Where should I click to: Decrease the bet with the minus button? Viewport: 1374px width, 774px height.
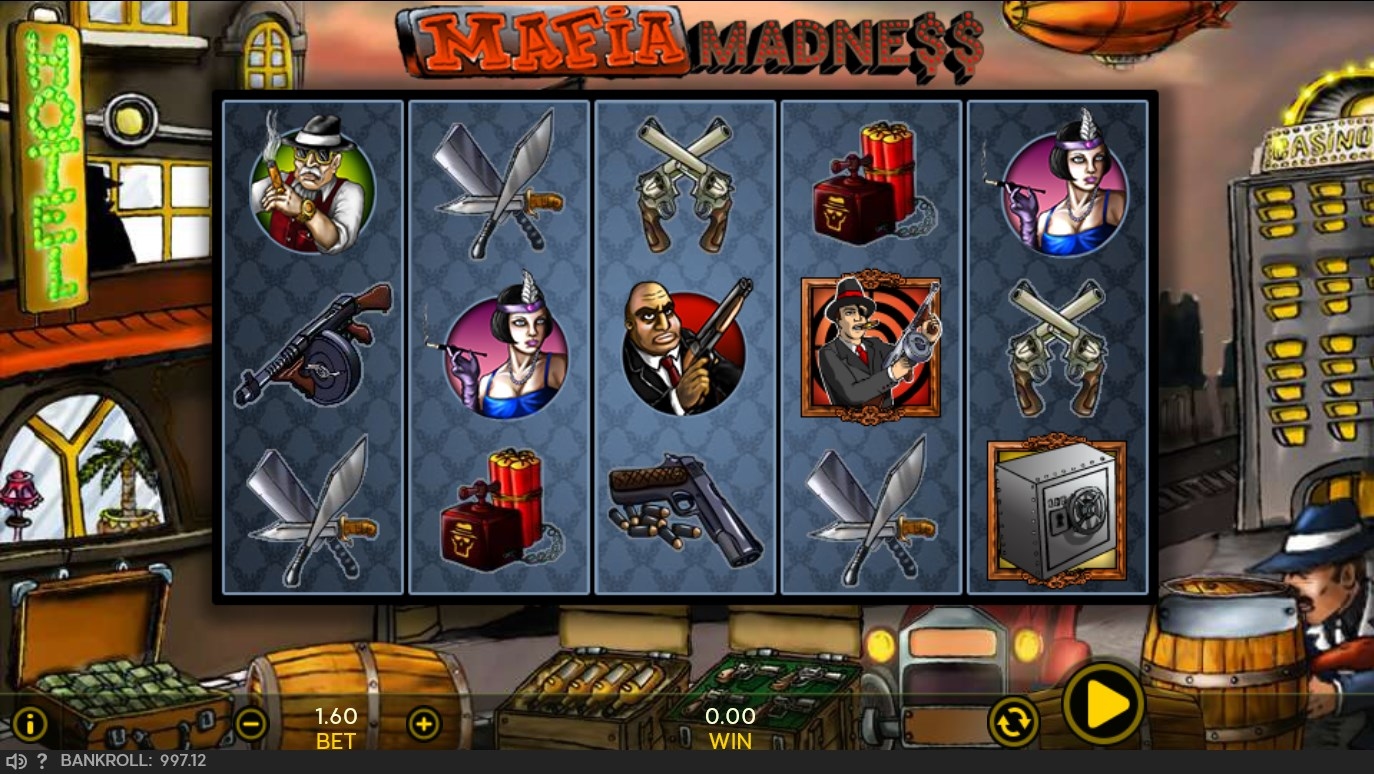pyautogui.click(x=251, y=723)
